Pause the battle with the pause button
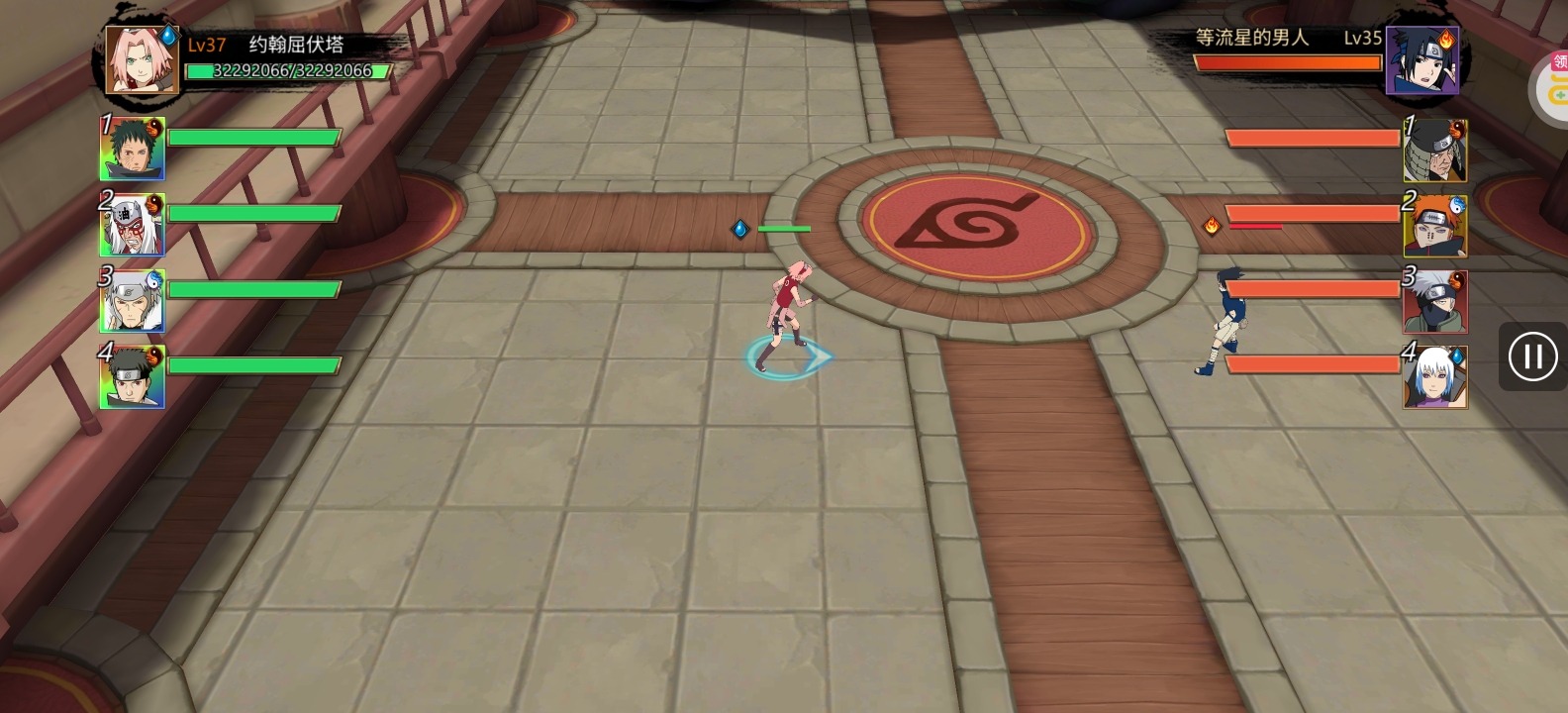The height and width of the screenshot is (713, 1568). tap(1532, 356)
